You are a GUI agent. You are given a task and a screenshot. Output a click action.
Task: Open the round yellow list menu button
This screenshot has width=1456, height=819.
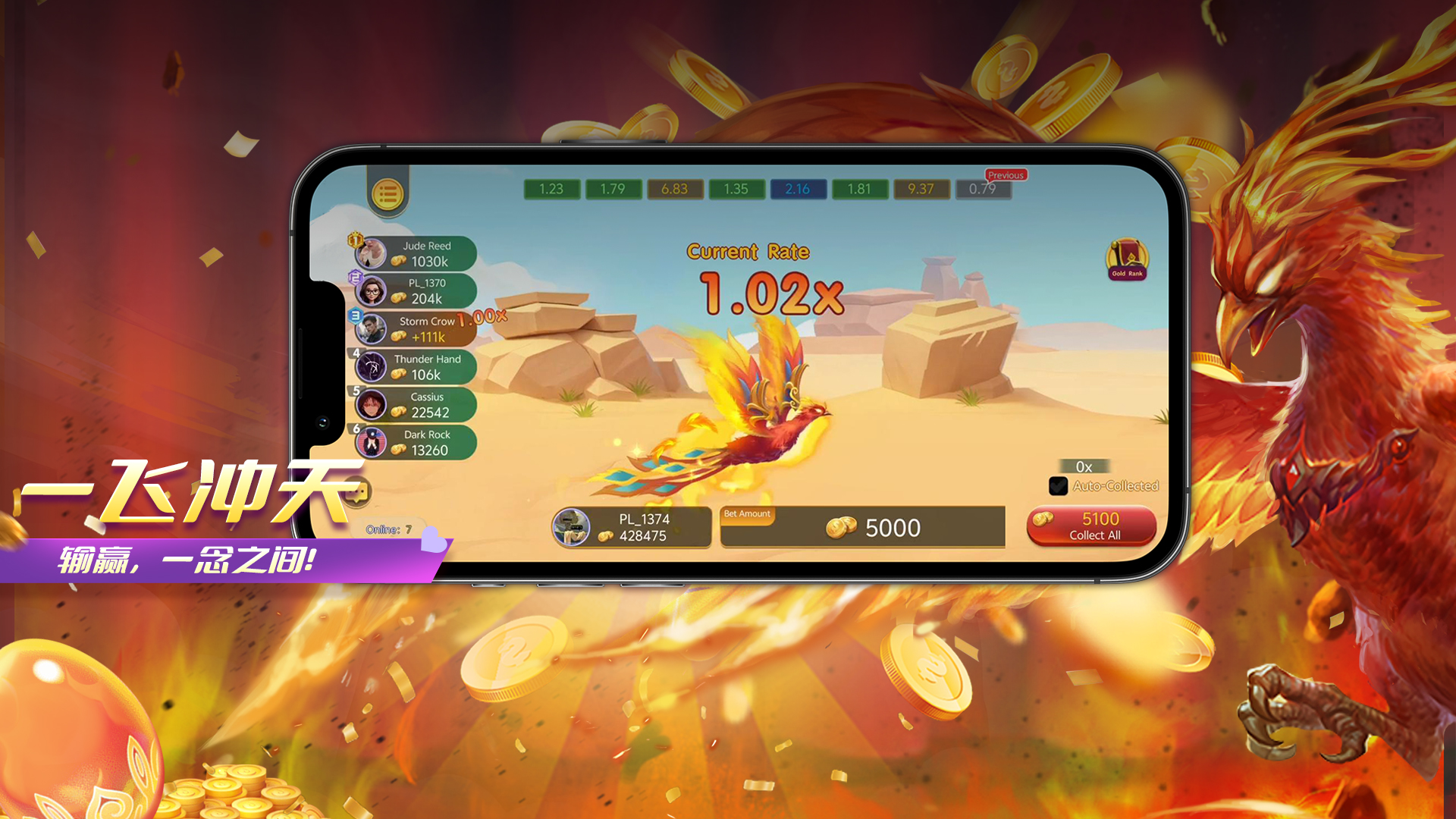point(388,194)
